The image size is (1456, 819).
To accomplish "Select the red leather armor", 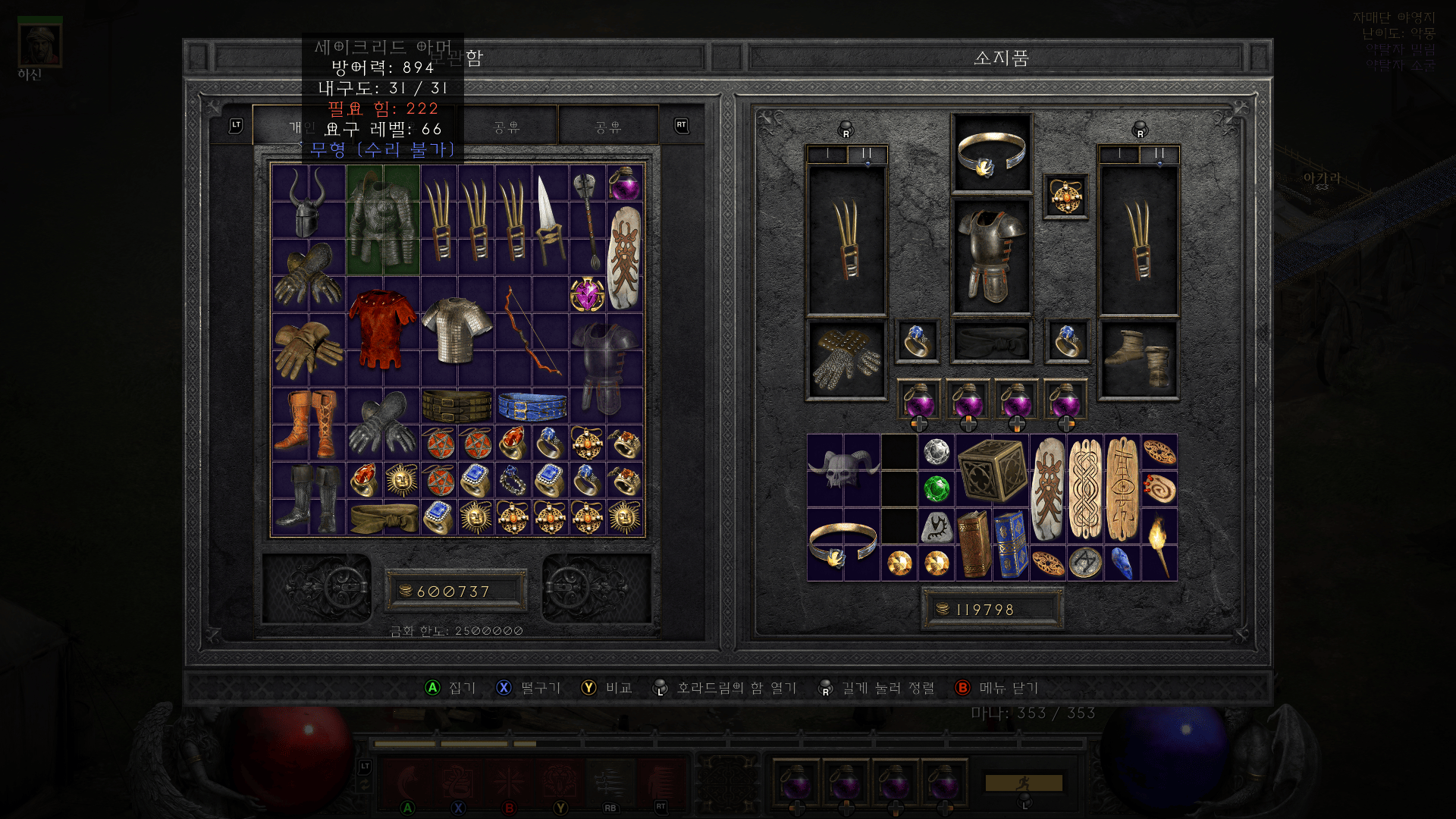I will [x=382, y=328].
